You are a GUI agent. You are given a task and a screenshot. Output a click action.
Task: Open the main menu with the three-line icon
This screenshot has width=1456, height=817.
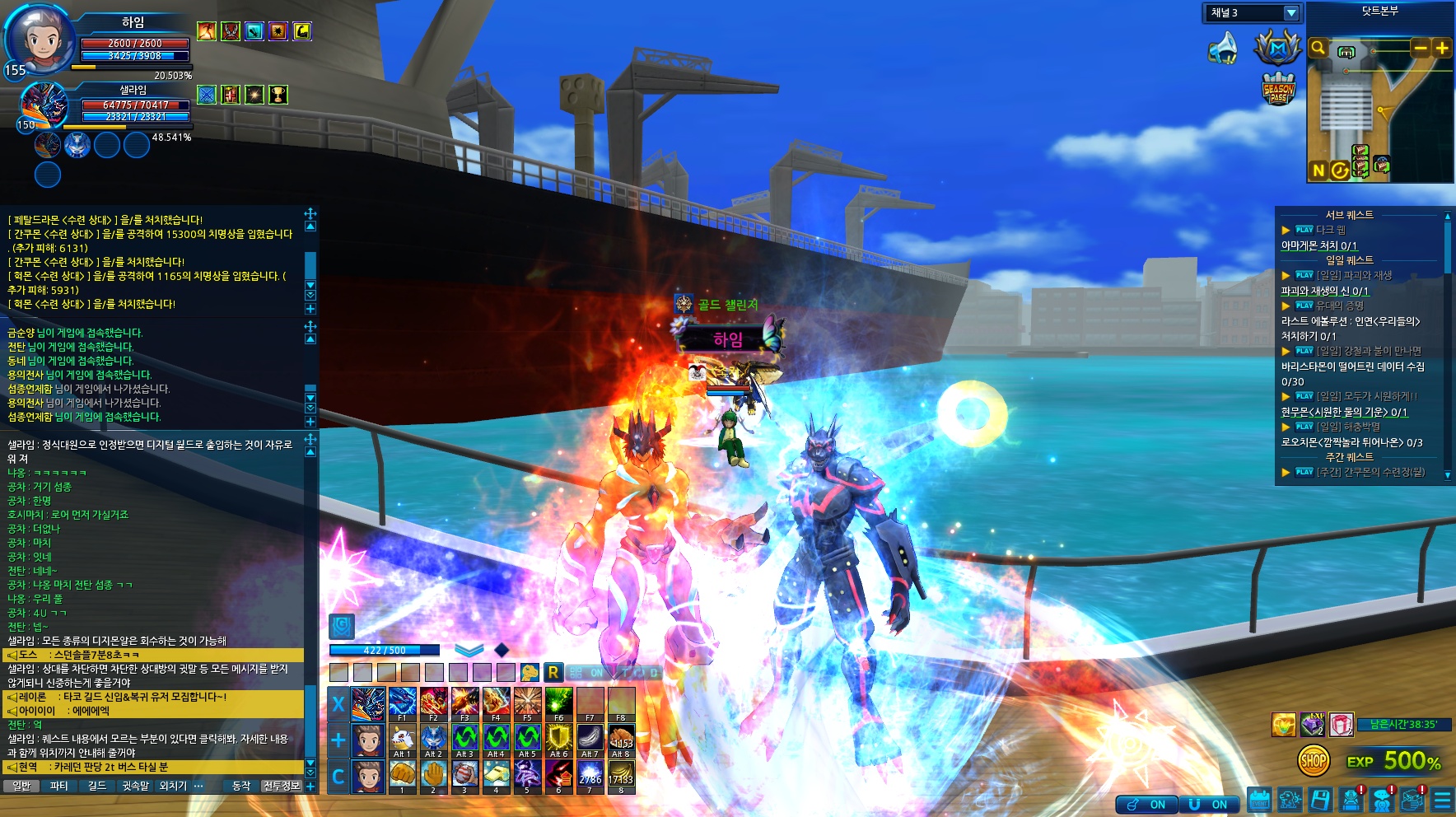pyautogui.click(x=1442, y=800)
